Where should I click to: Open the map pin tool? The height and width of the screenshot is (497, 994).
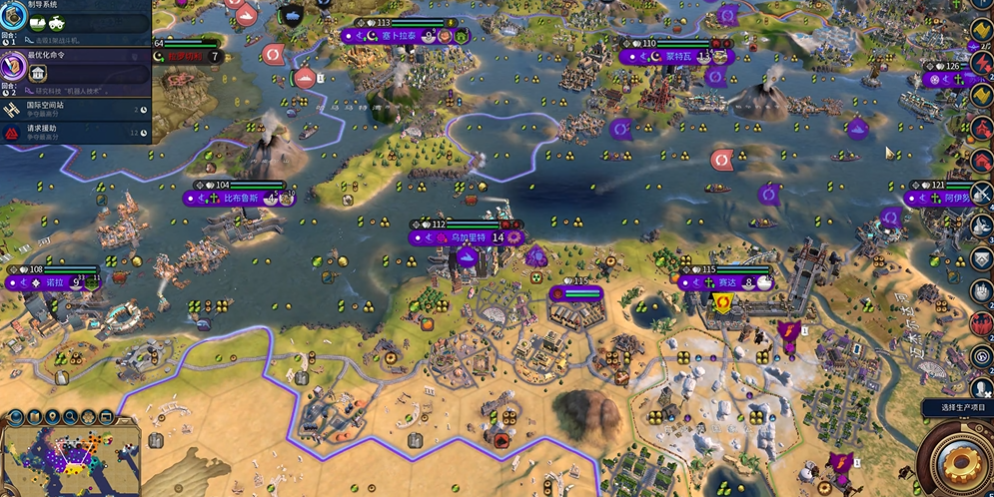(x=54, y=417)
